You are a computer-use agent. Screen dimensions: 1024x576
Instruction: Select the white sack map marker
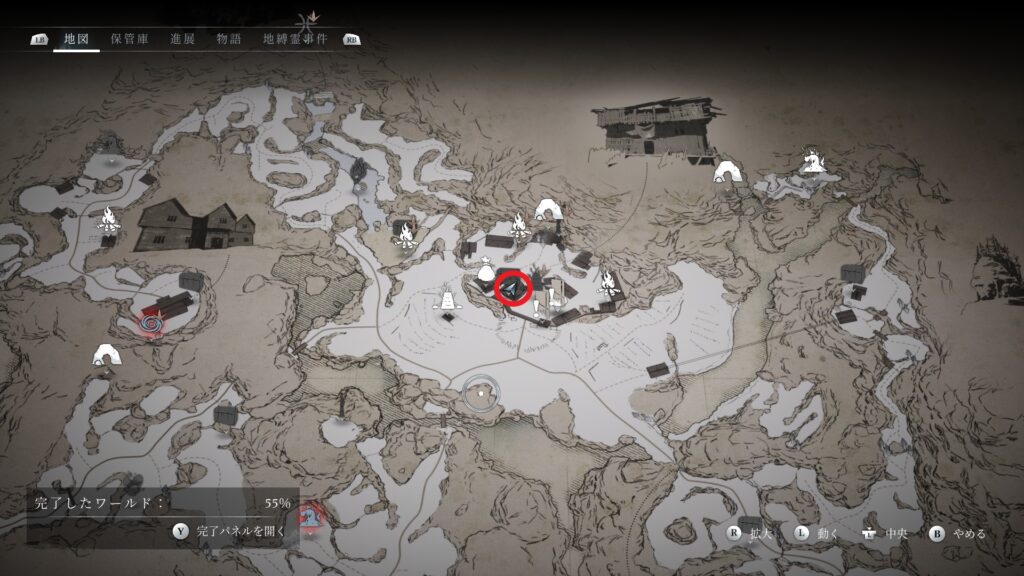[486, 270]
